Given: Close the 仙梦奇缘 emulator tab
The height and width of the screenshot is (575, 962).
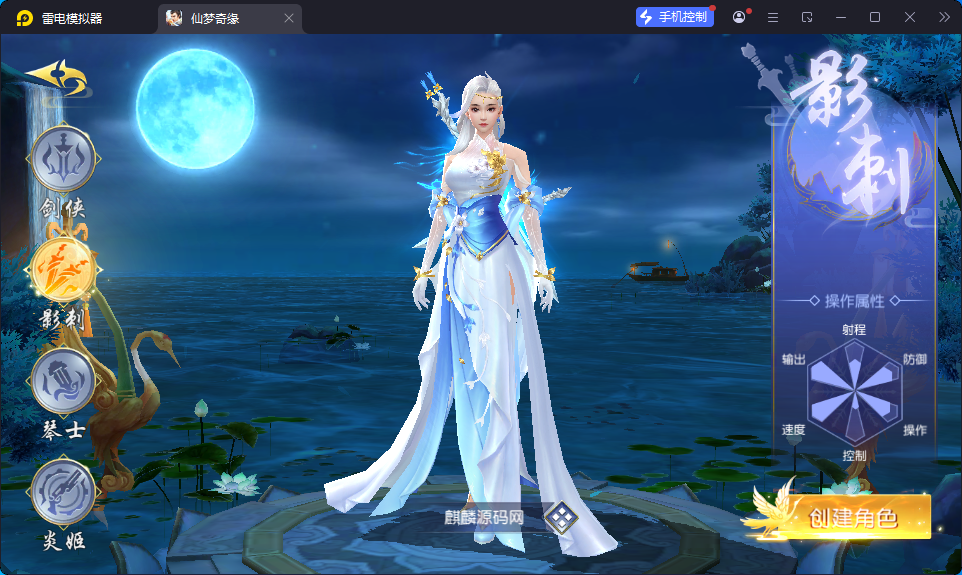Looking at the screenshot, I should click(289, 18).
